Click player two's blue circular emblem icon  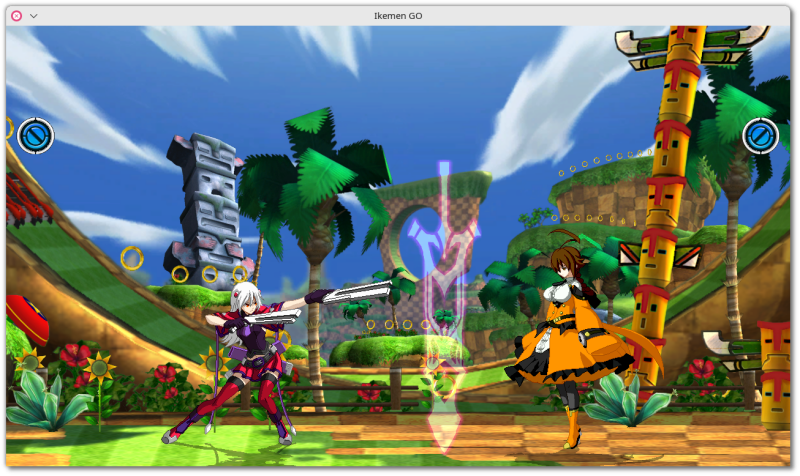click(x=760, y=135)
